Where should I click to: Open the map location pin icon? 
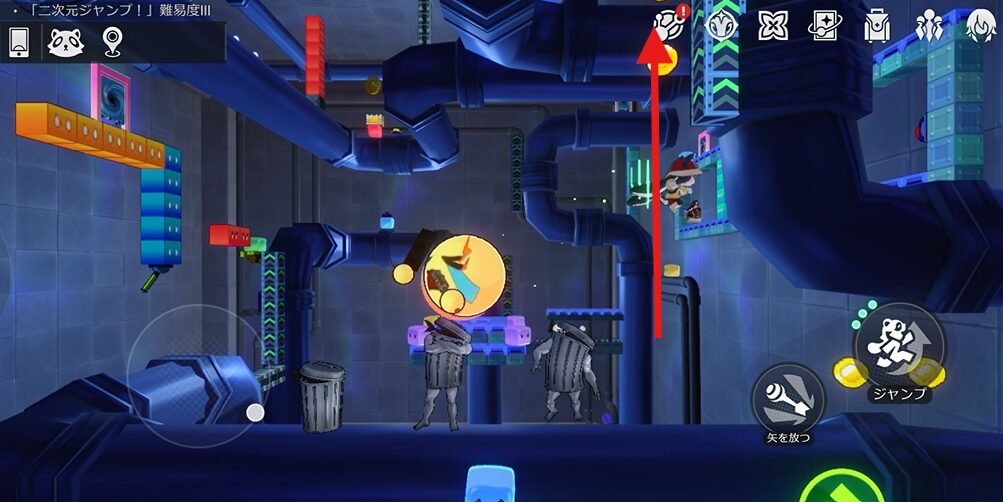112,42
